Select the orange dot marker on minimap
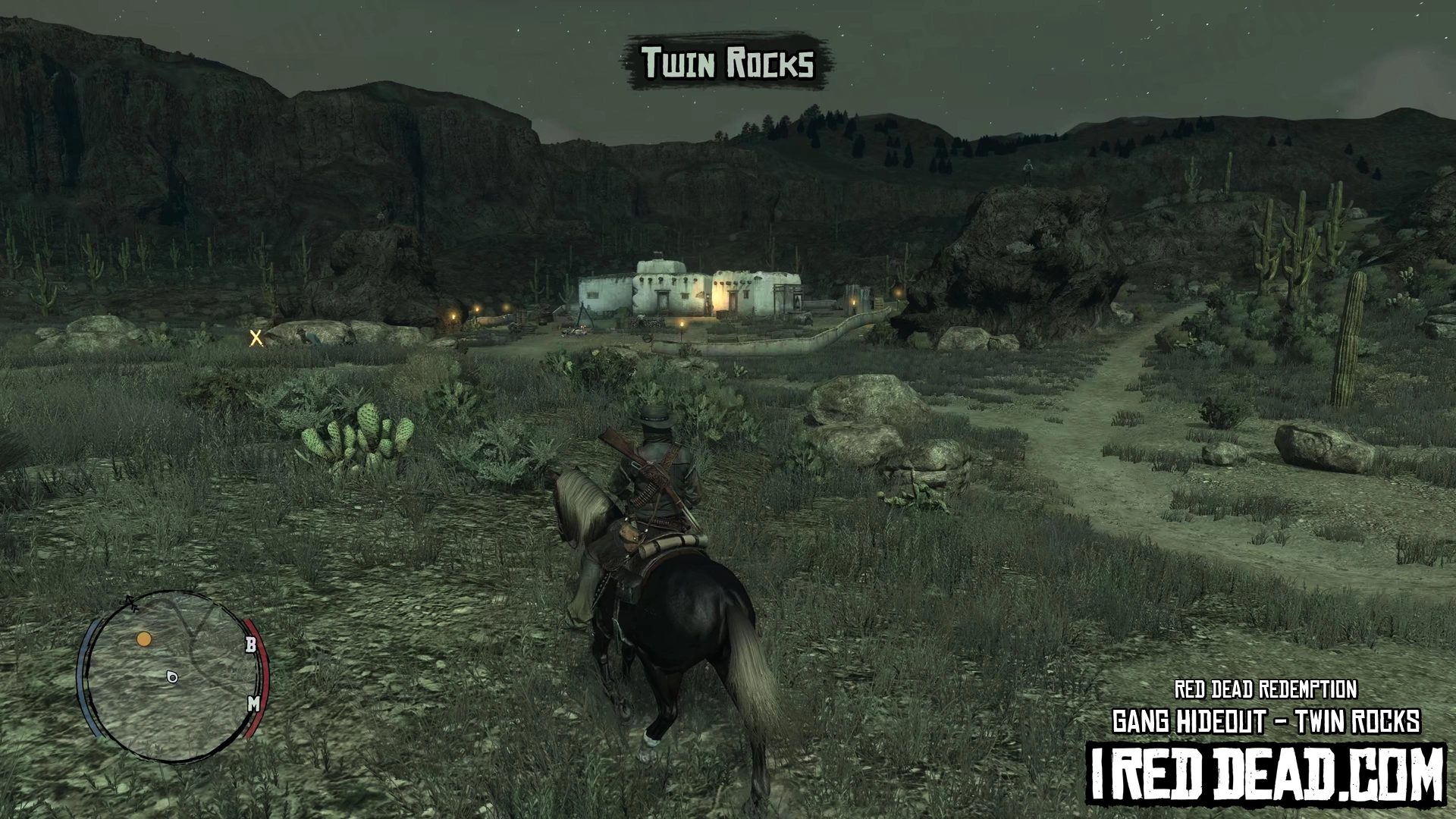Image resolution: width=1456 pixels, height=819 pixels. (144, 639)
